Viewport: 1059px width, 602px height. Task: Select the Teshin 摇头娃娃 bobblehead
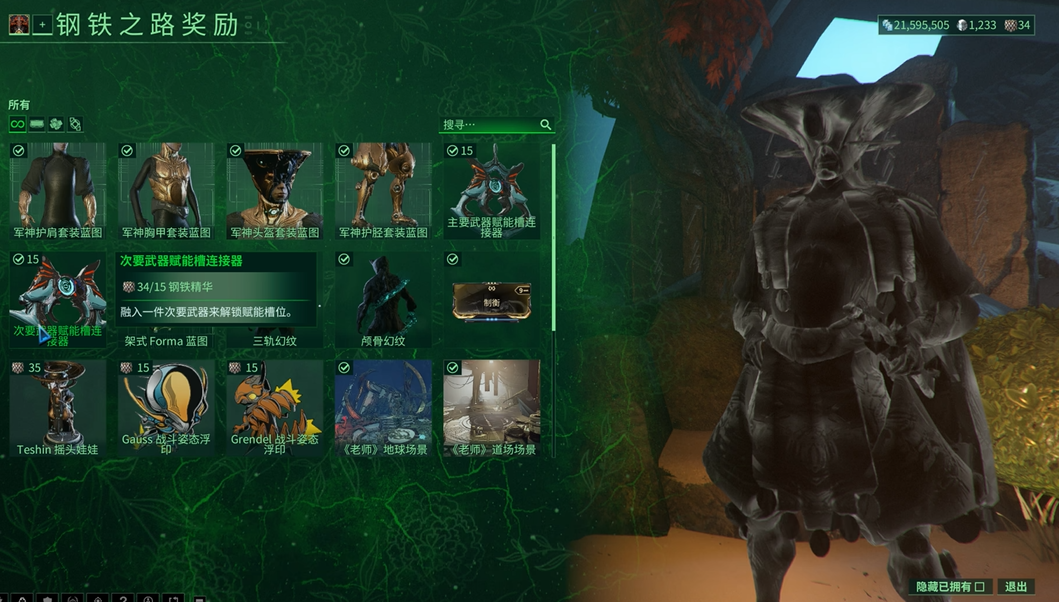pos(58,407)
